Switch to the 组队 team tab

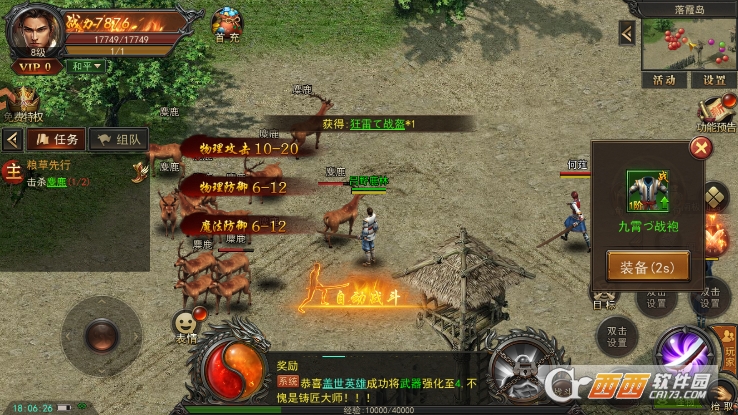pyautogui.click(x=119, y=139)
